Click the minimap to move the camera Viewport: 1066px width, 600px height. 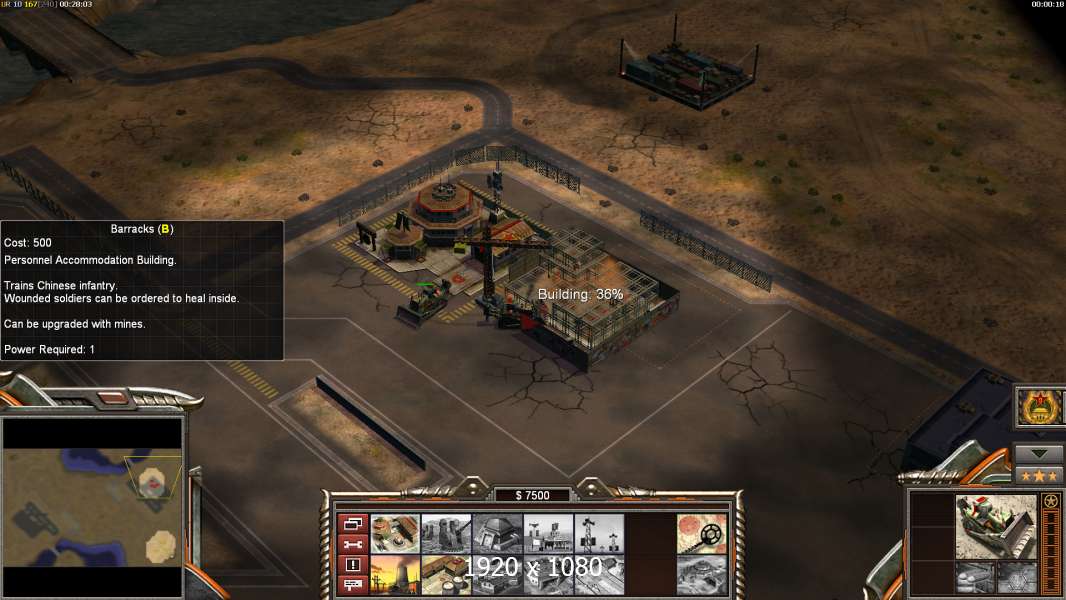(x=92, y=492)
